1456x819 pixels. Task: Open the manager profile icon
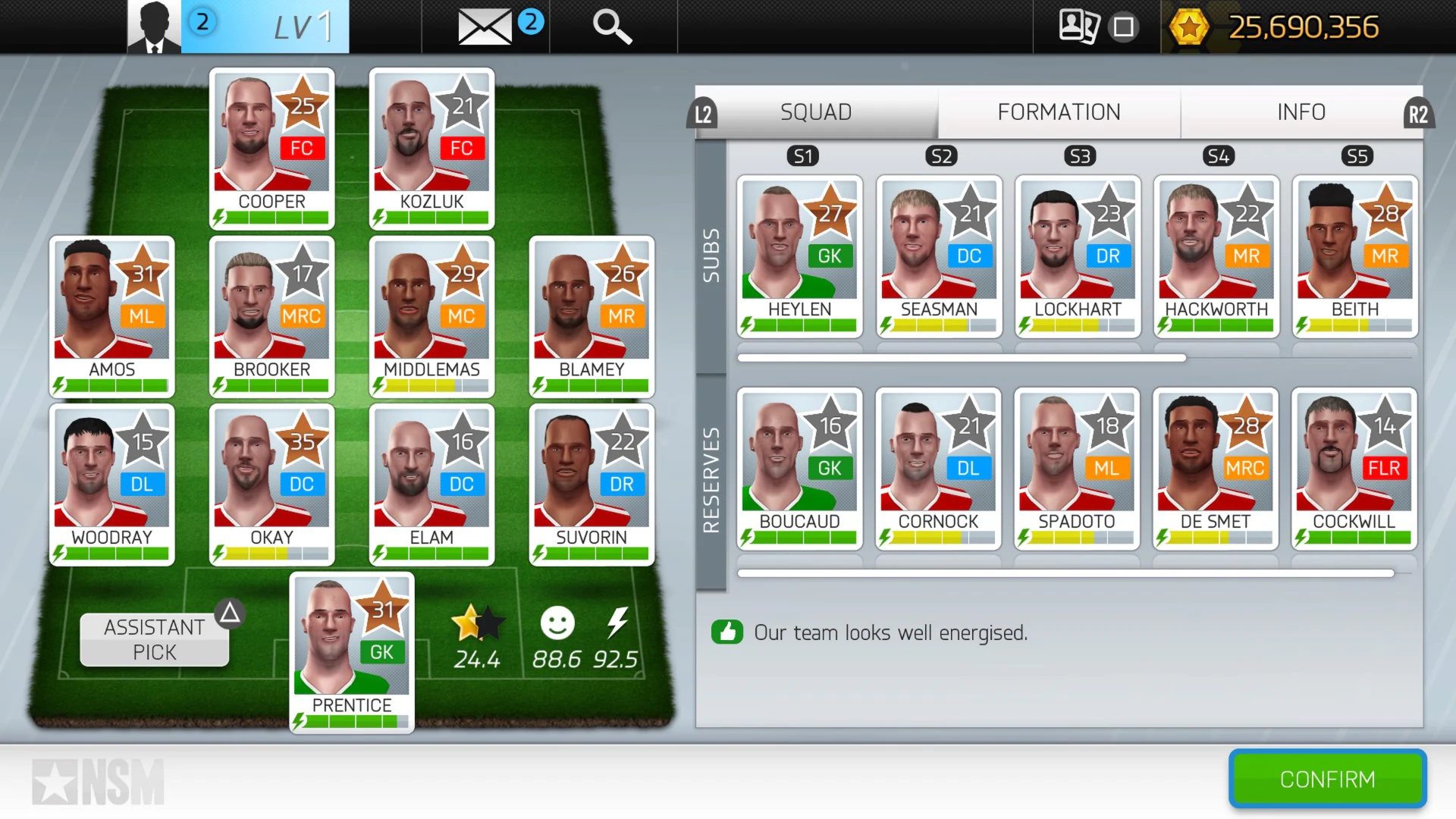155,27
